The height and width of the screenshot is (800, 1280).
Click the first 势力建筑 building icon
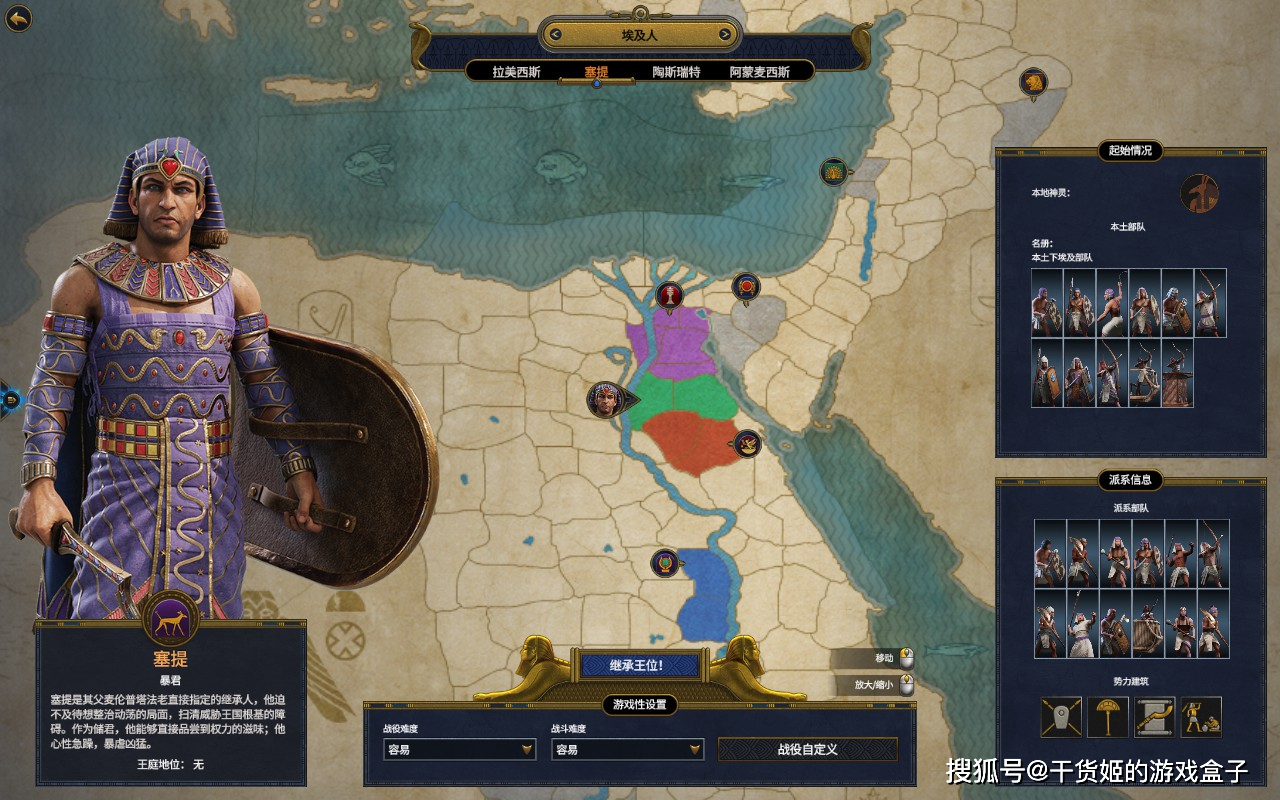[1061, 717]
